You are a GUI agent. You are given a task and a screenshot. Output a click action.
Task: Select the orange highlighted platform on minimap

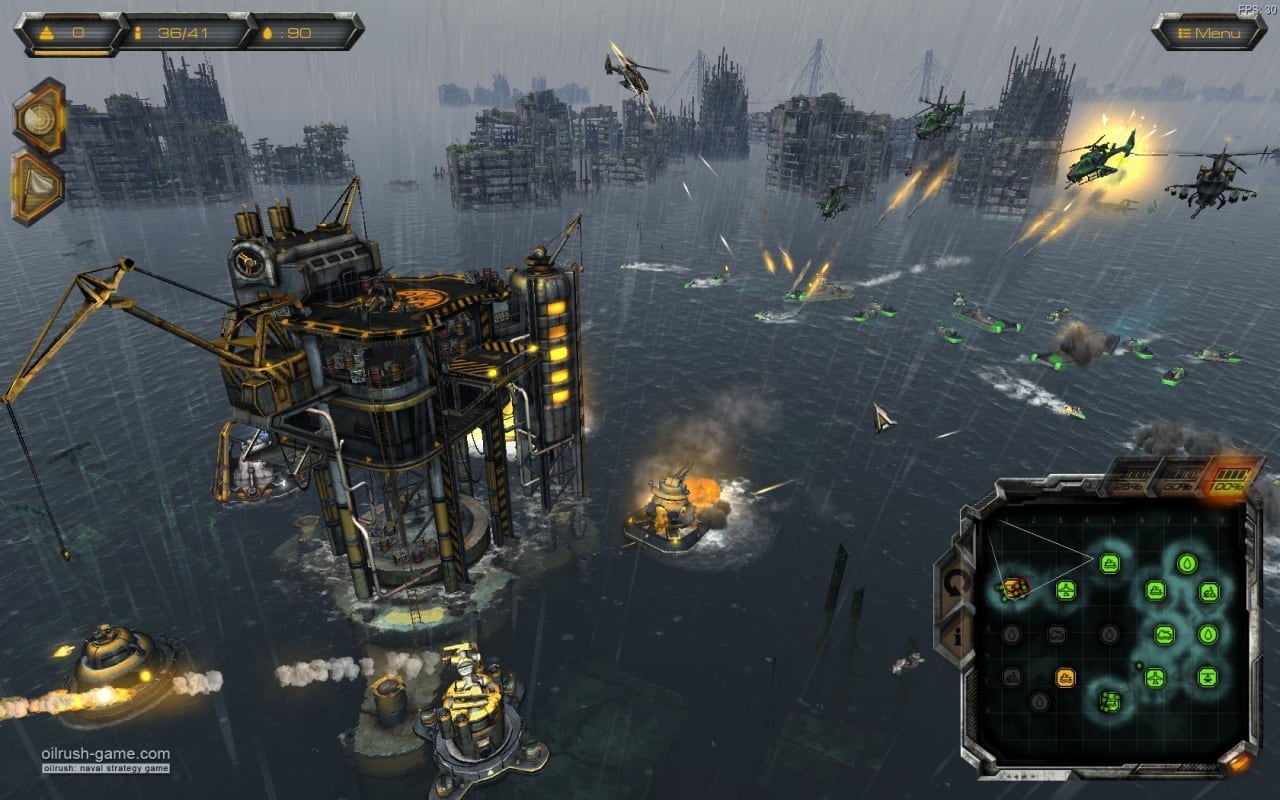pos(1014,588)
